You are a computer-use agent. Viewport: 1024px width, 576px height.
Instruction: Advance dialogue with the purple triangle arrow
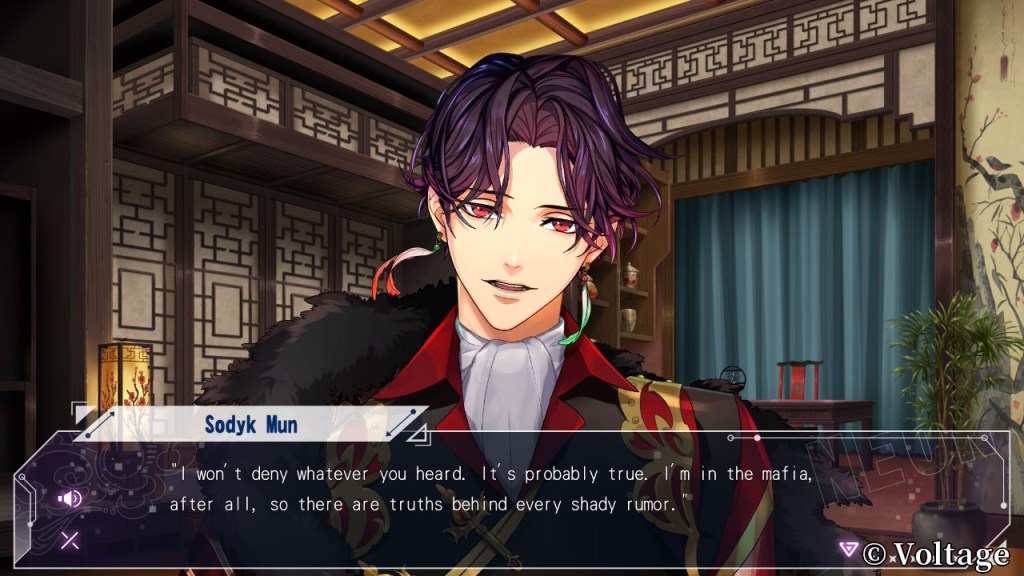click(849, 548)
